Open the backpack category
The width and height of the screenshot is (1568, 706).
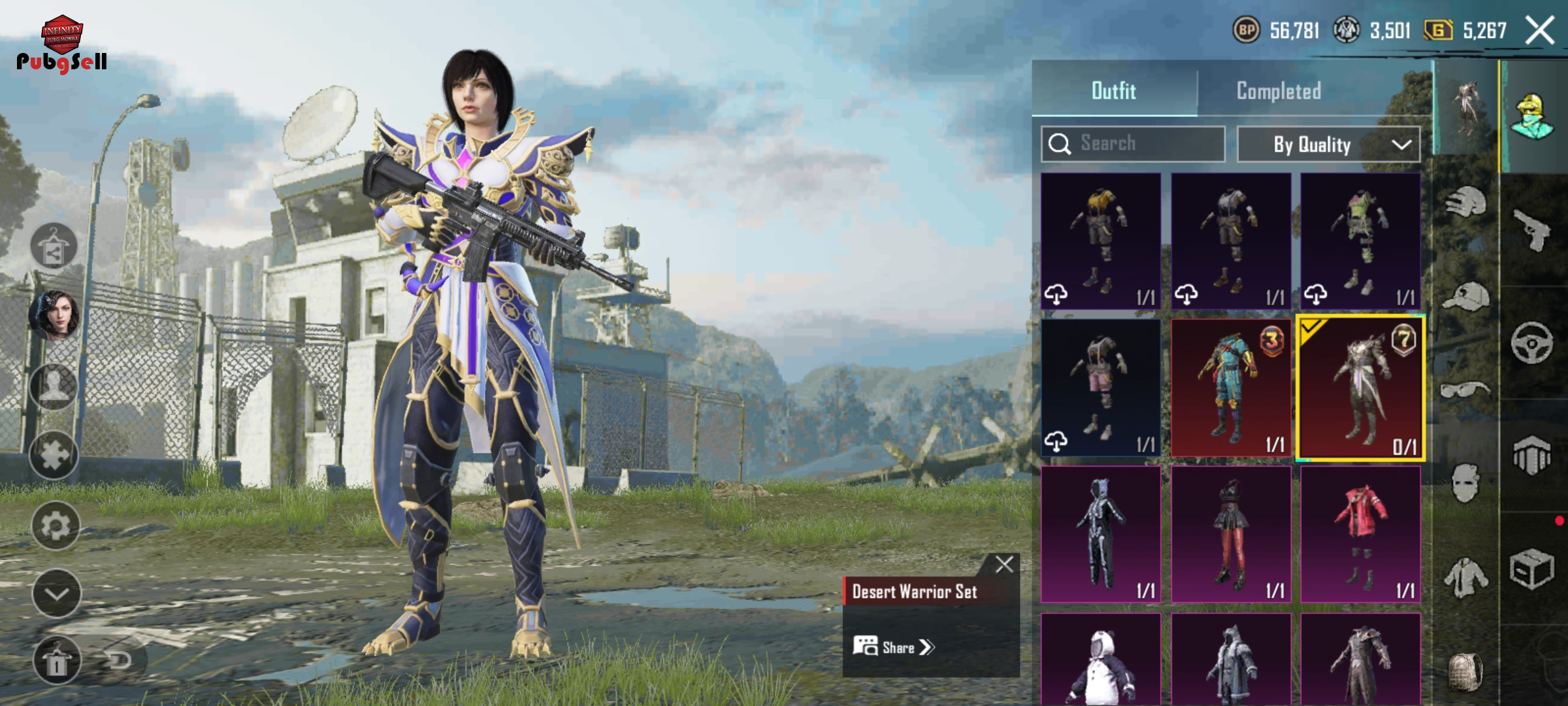tap(1465, 670)
